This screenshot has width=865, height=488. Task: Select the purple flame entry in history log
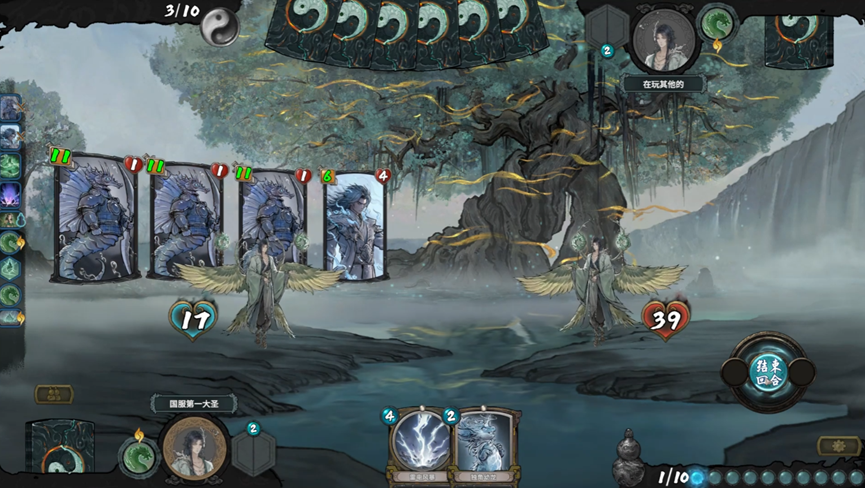[x=10, y=193]
